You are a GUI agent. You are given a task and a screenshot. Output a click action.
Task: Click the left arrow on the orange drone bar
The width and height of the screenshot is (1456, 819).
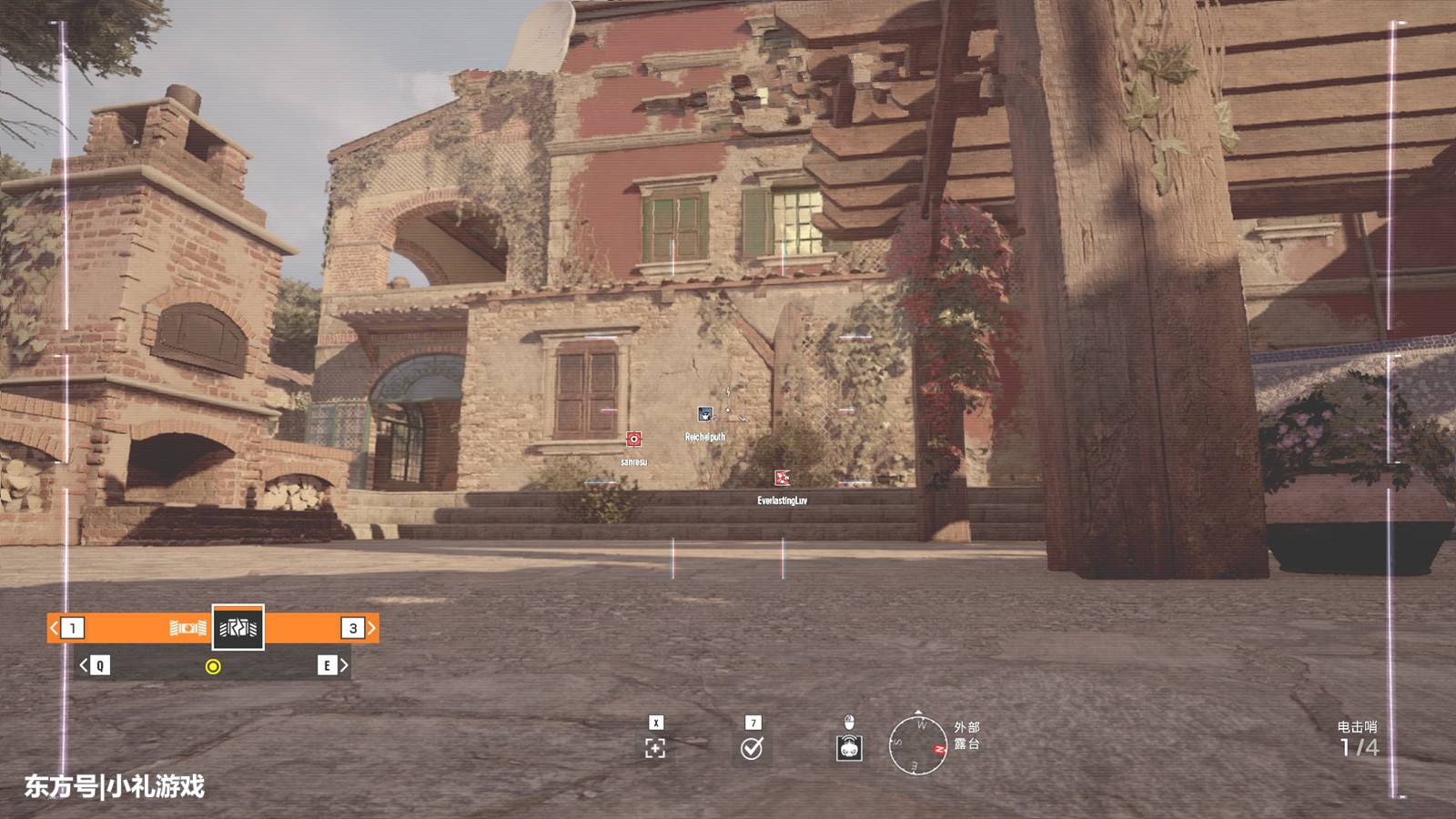(54, 628)
